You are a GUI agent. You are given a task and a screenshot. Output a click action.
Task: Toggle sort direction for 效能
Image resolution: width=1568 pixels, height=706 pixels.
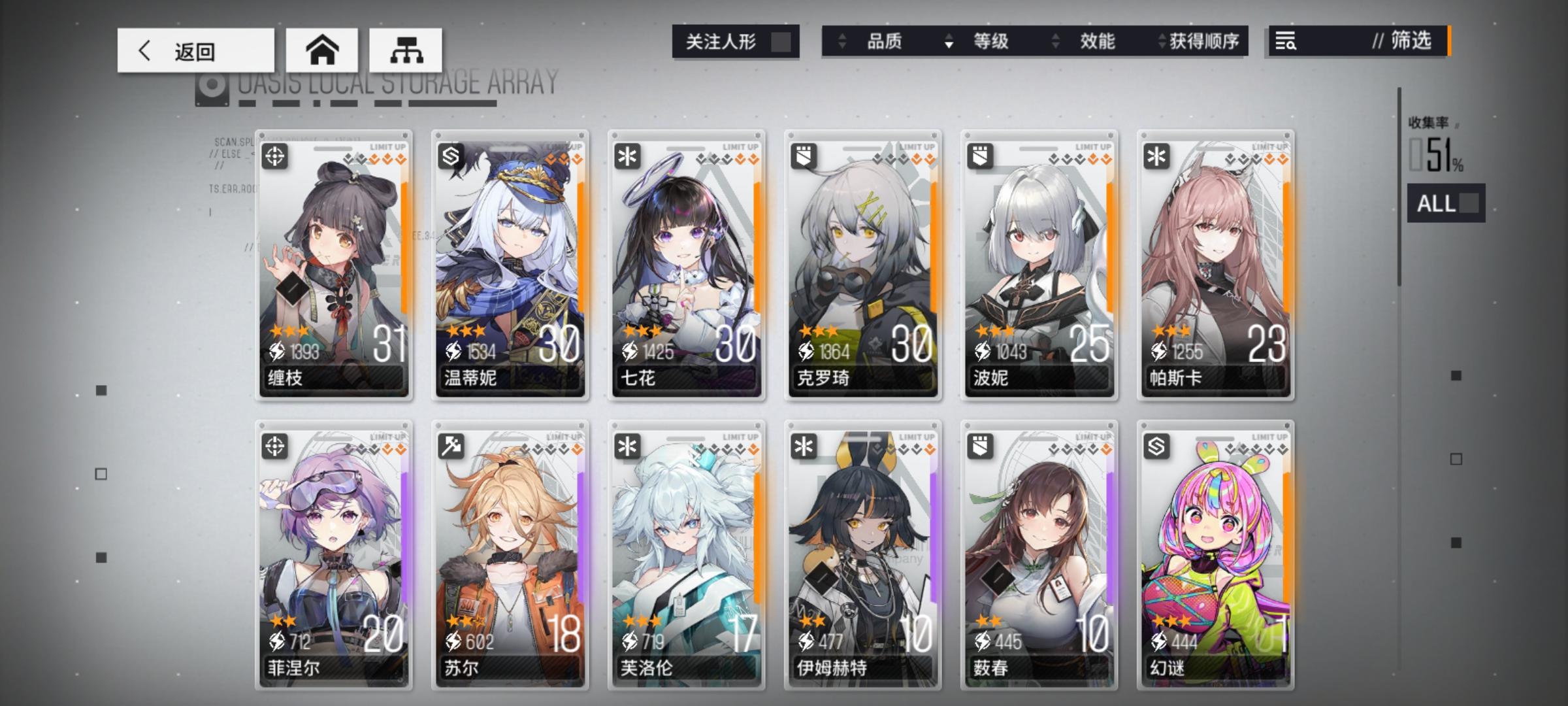pyautogui.click(x=1054, y=42)
